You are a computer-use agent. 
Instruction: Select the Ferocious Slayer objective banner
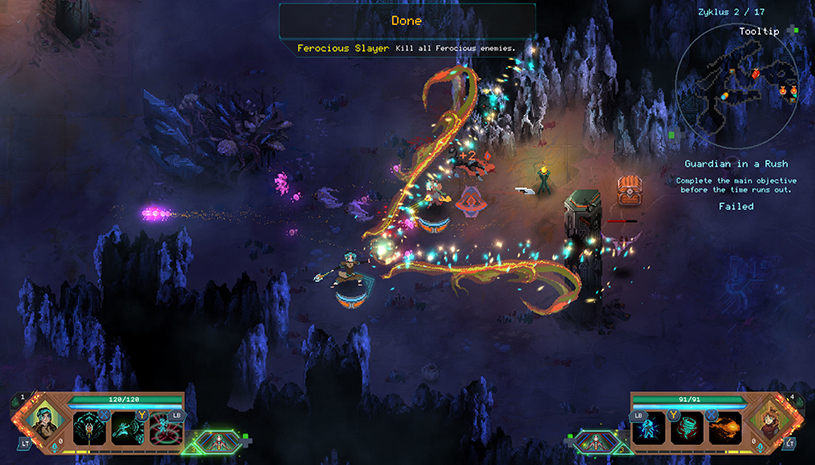click(x=406, y=48)
